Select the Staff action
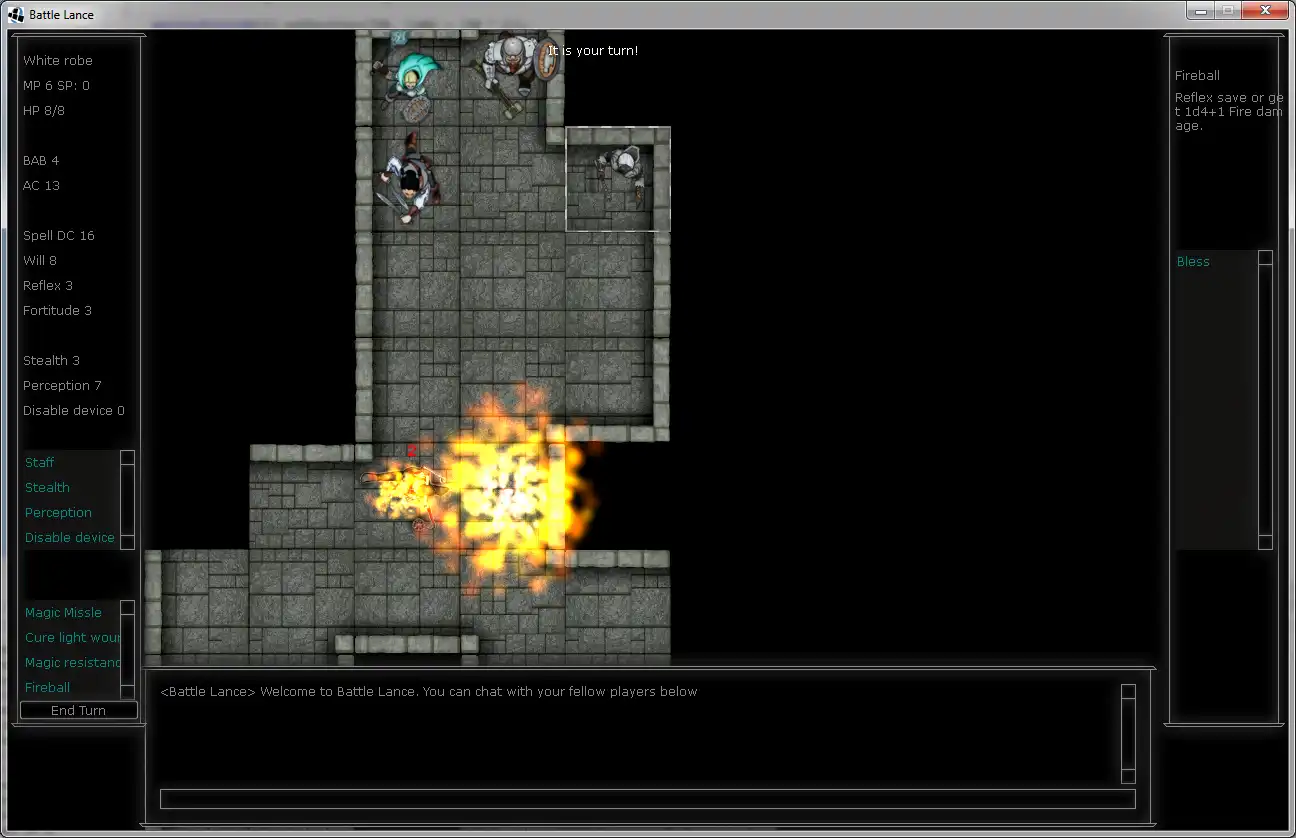This screenshot has height=838, width=1296. click(40, 462)
